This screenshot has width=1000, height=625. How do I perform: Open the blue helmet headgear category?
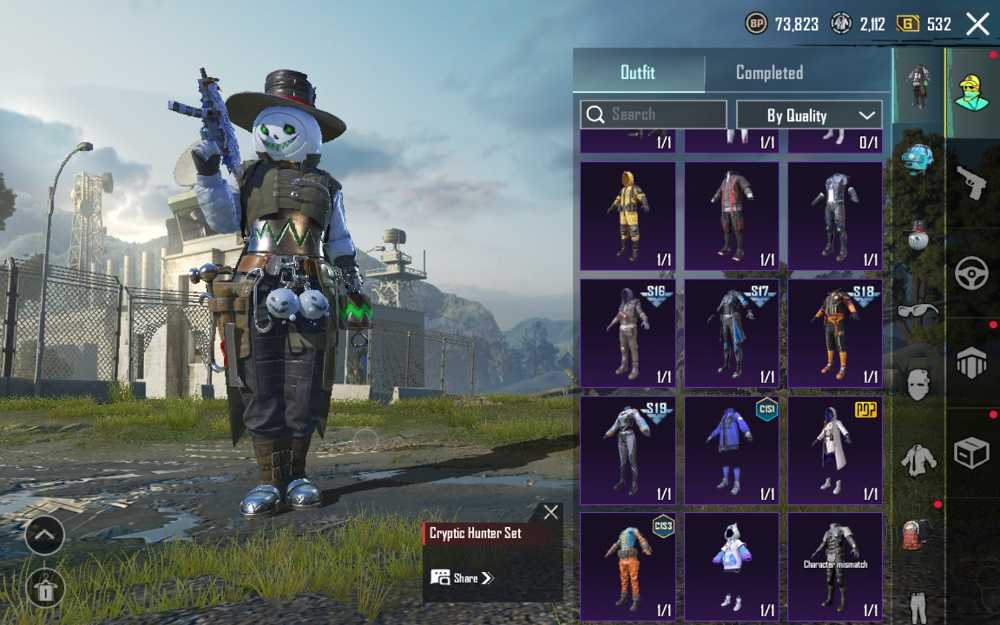(x=918, y=158)
